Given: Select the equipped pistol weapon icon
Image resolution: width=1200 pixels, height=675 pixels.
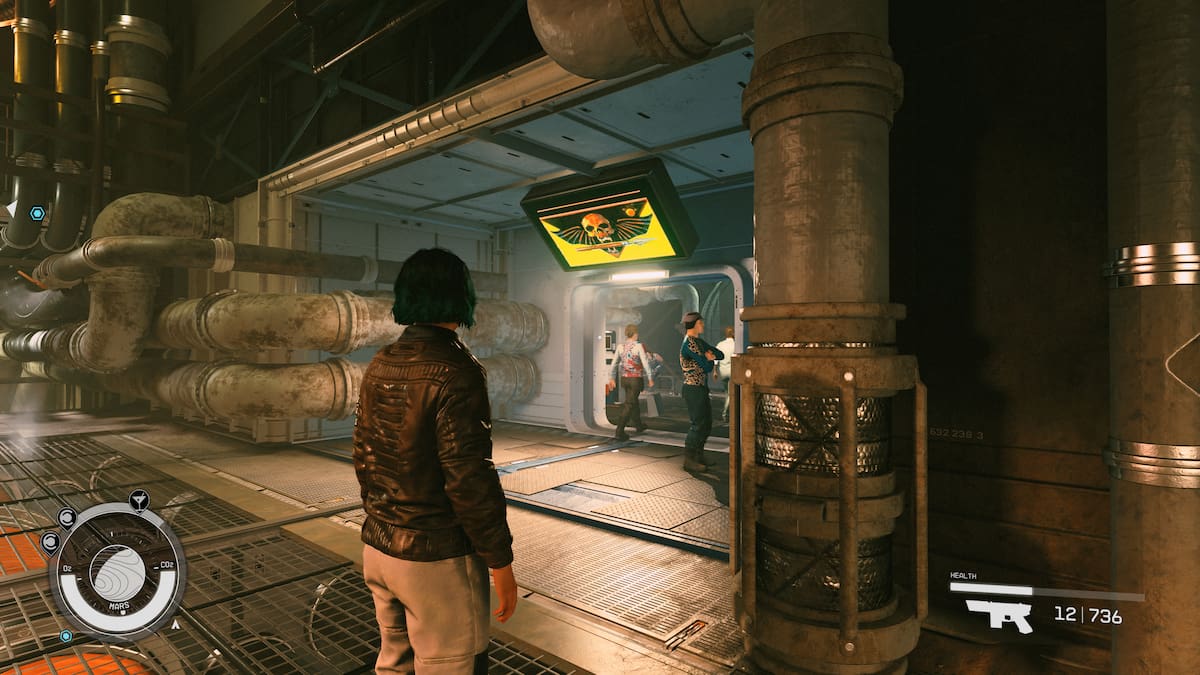Looking at the screenshot, I should 998,614.
